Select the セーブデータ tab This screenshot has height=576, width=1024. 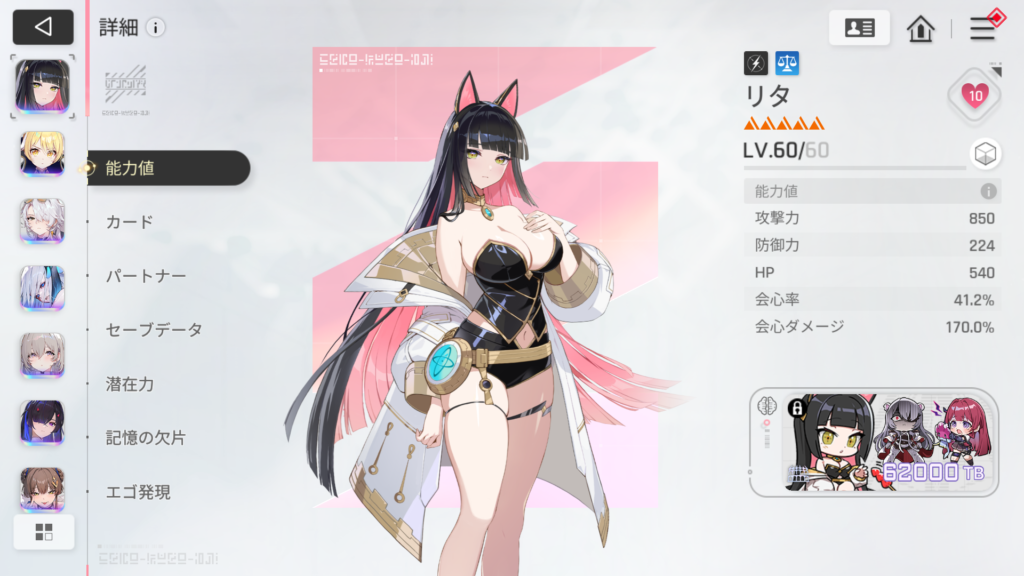(x=154, y=330)
